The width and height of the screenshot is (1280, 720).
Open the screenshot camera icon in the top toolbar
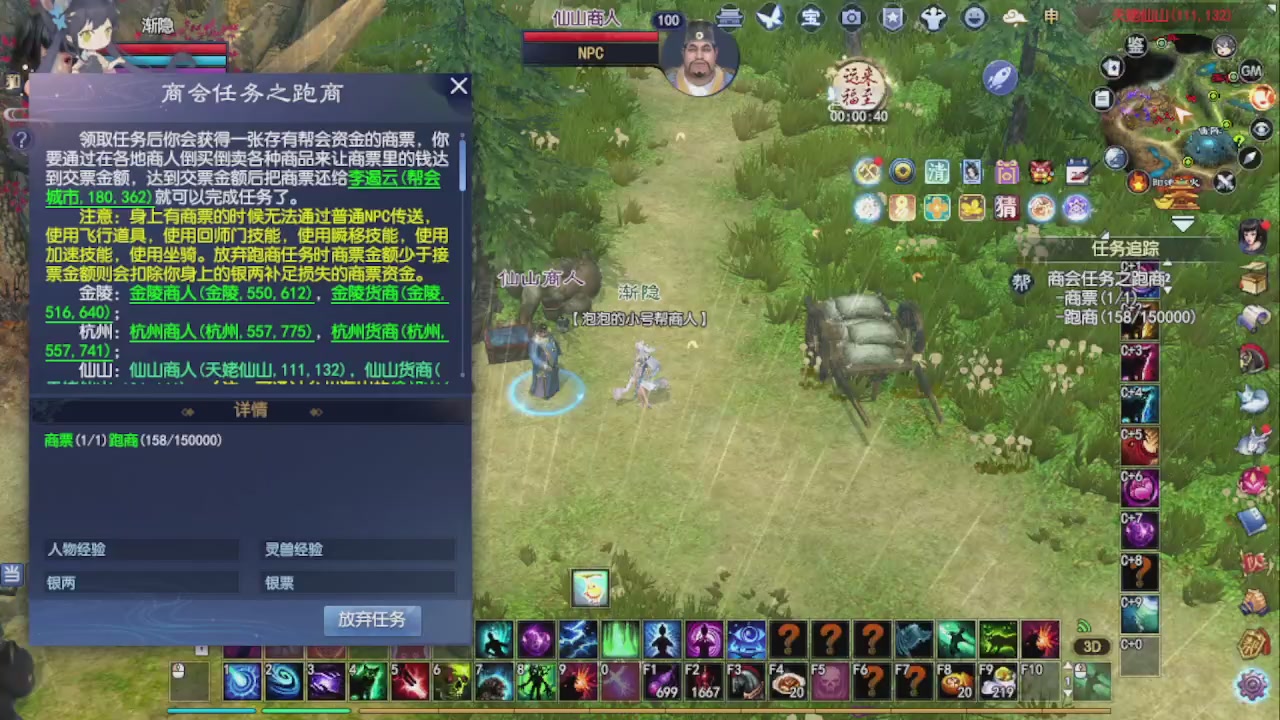pyautogui.click(x=851, y=18)
